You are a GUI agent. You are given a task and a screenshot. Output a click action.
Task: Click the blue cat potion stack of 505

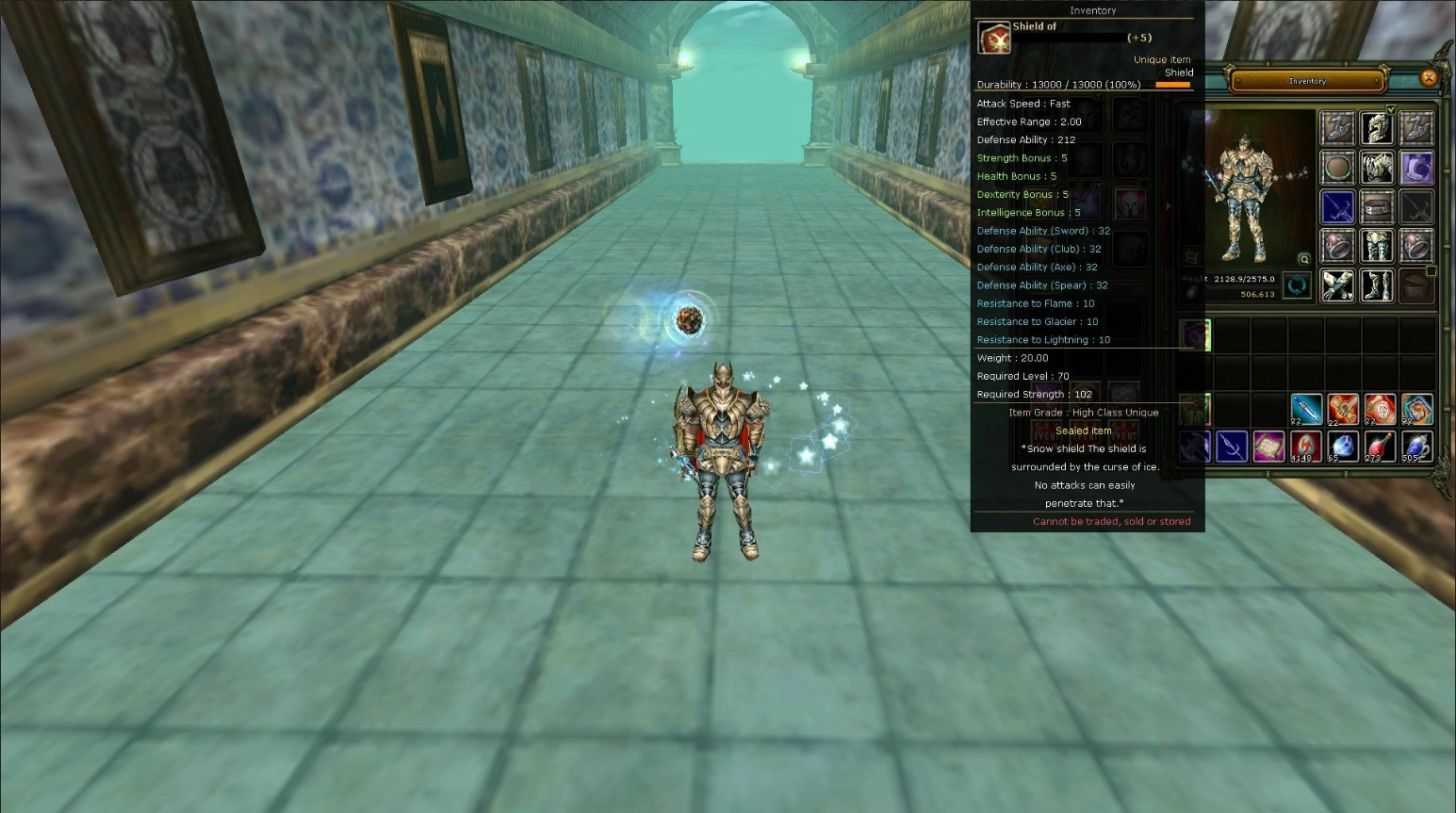pyautogui.click(x=1416, y=447)
